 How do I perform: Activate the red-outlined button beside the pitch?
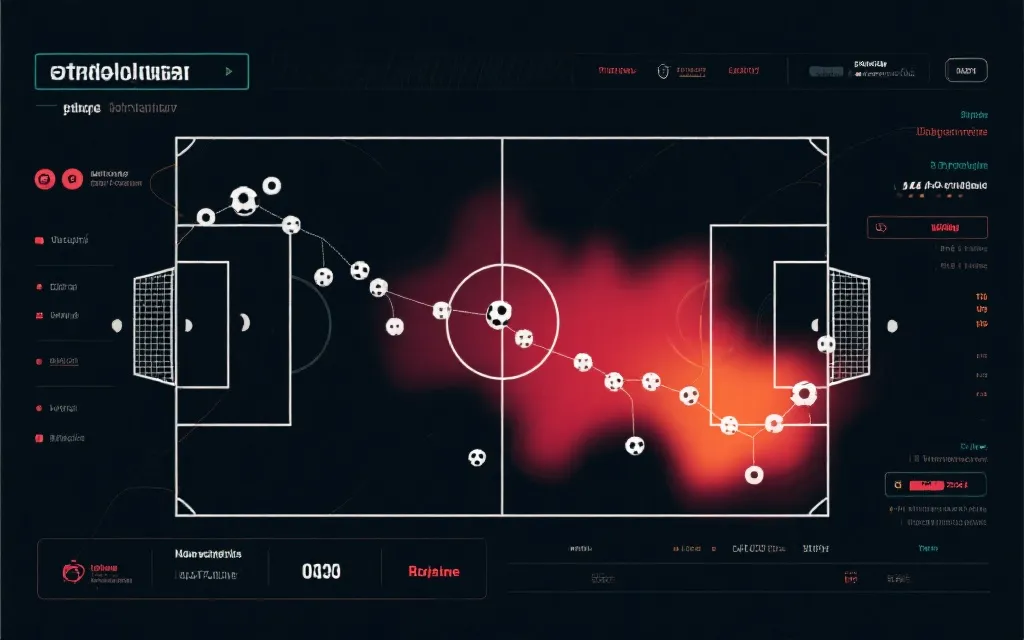click(x=926, y=227)
